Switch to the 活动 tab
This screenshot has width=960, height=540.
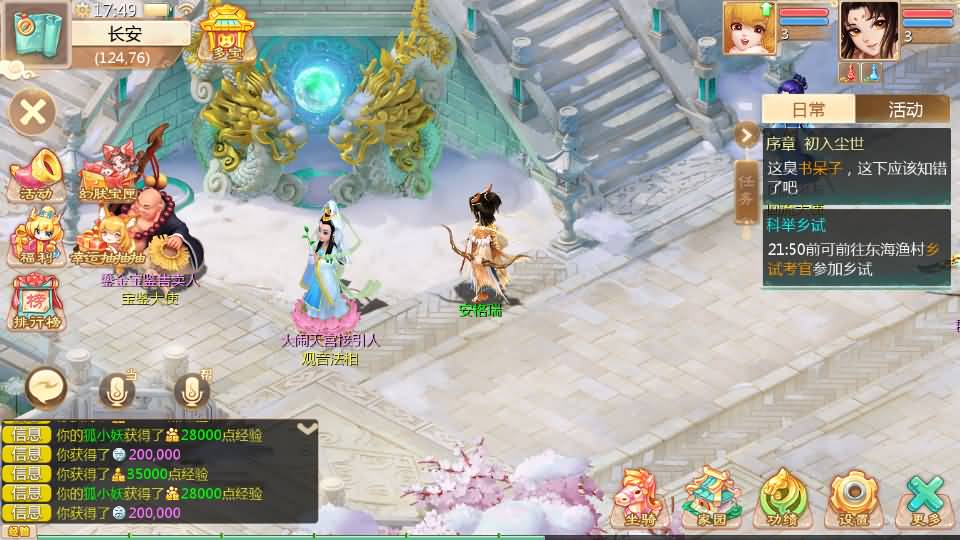(904, 109)
